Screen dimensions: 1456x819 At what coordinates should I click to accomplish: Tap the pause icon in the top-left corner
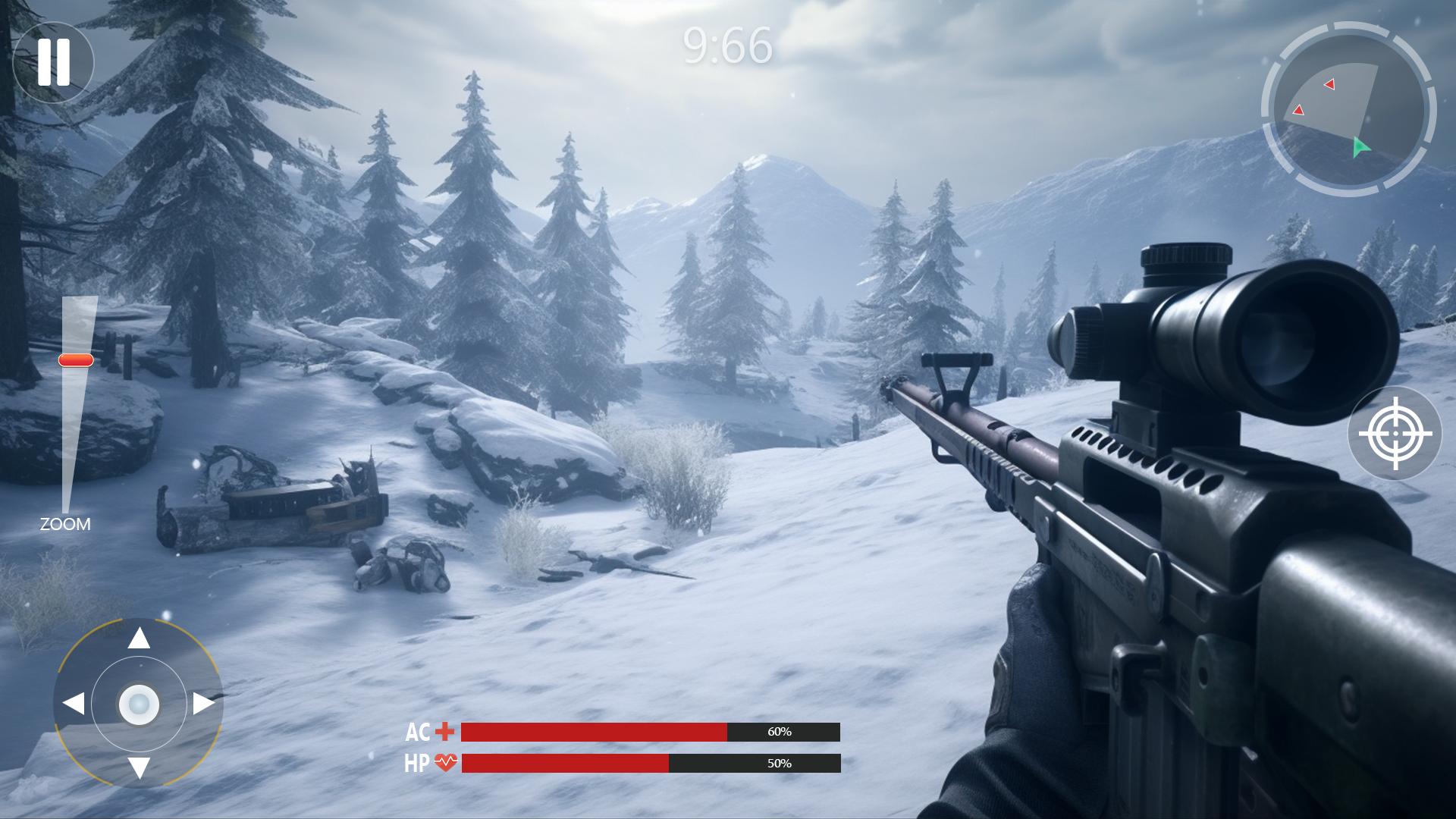pos(55,62)
